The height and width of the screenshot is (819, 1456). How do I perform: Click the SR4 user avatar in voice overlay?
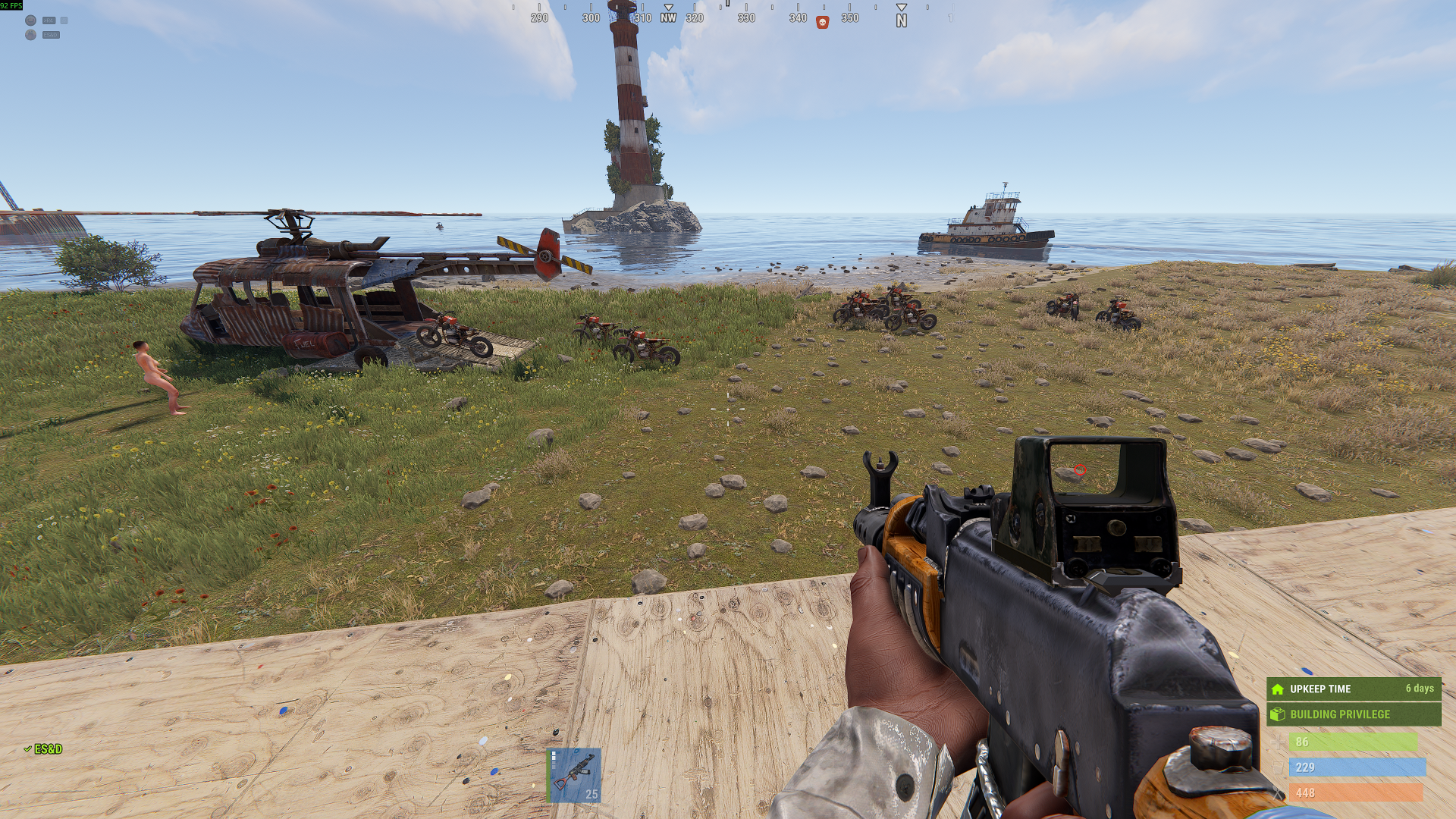tap(30, 20)
